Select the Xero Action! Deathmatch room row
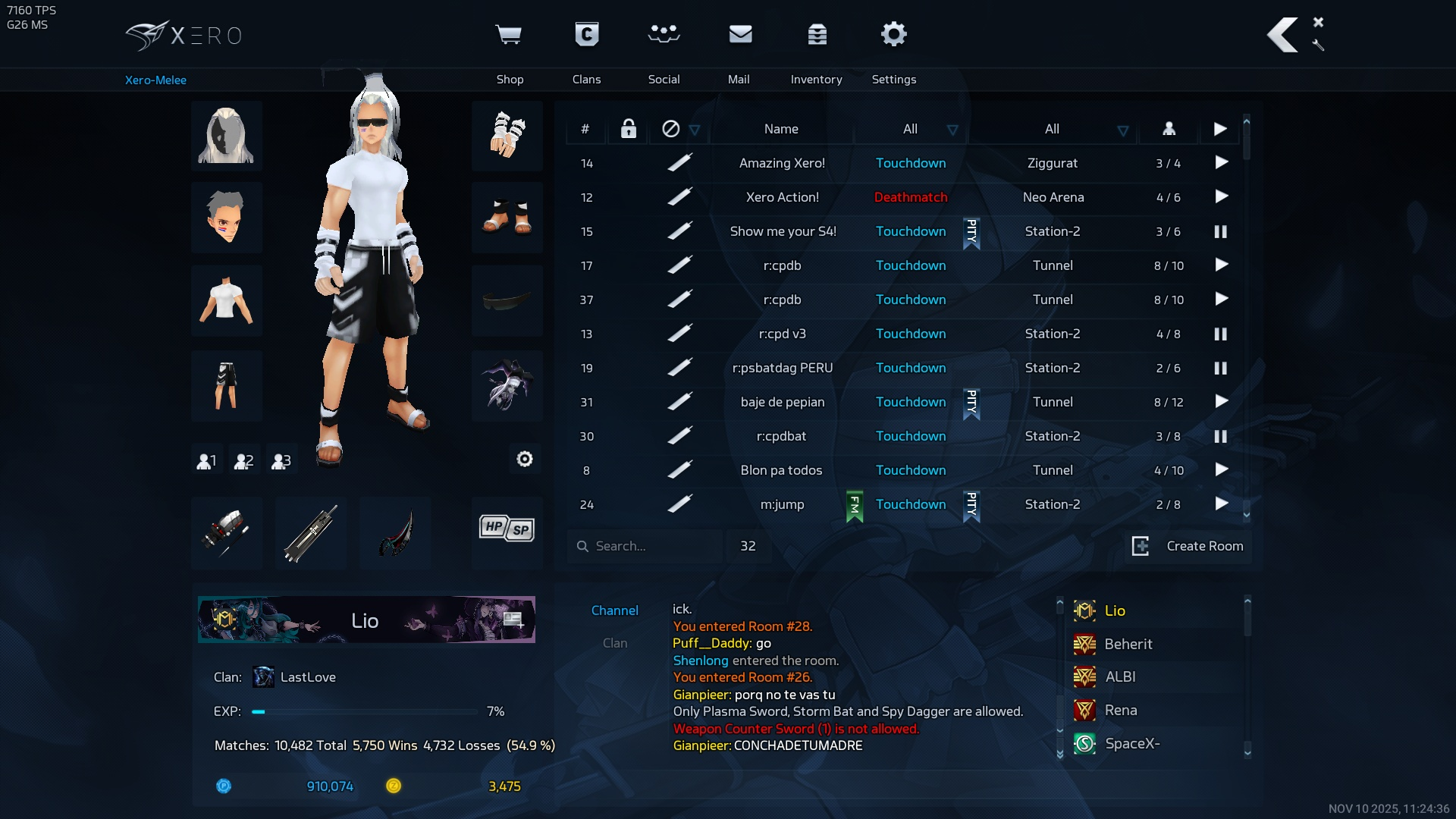 [782, 197]
